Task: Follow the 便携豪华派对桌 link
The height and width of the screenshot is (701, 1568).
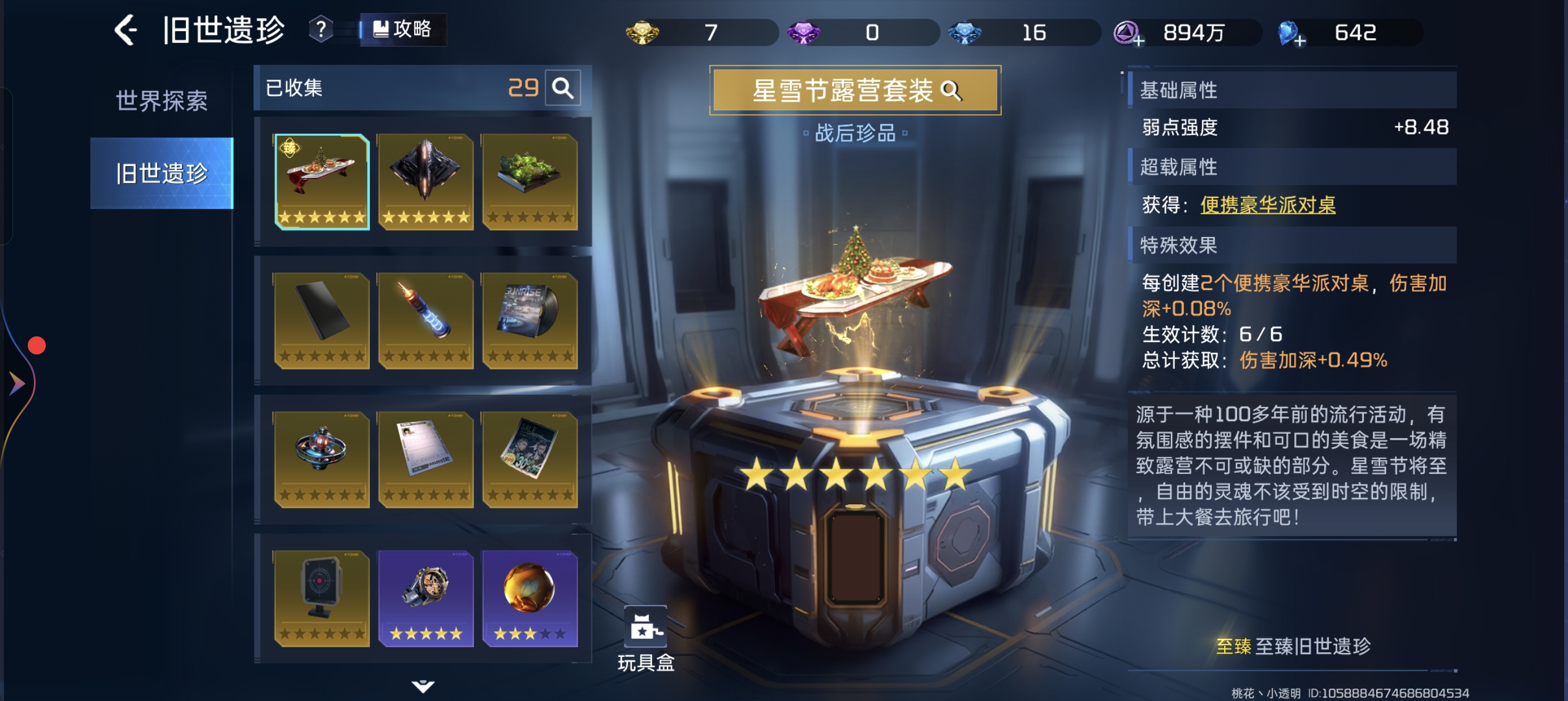Action: coord(1267,205)
